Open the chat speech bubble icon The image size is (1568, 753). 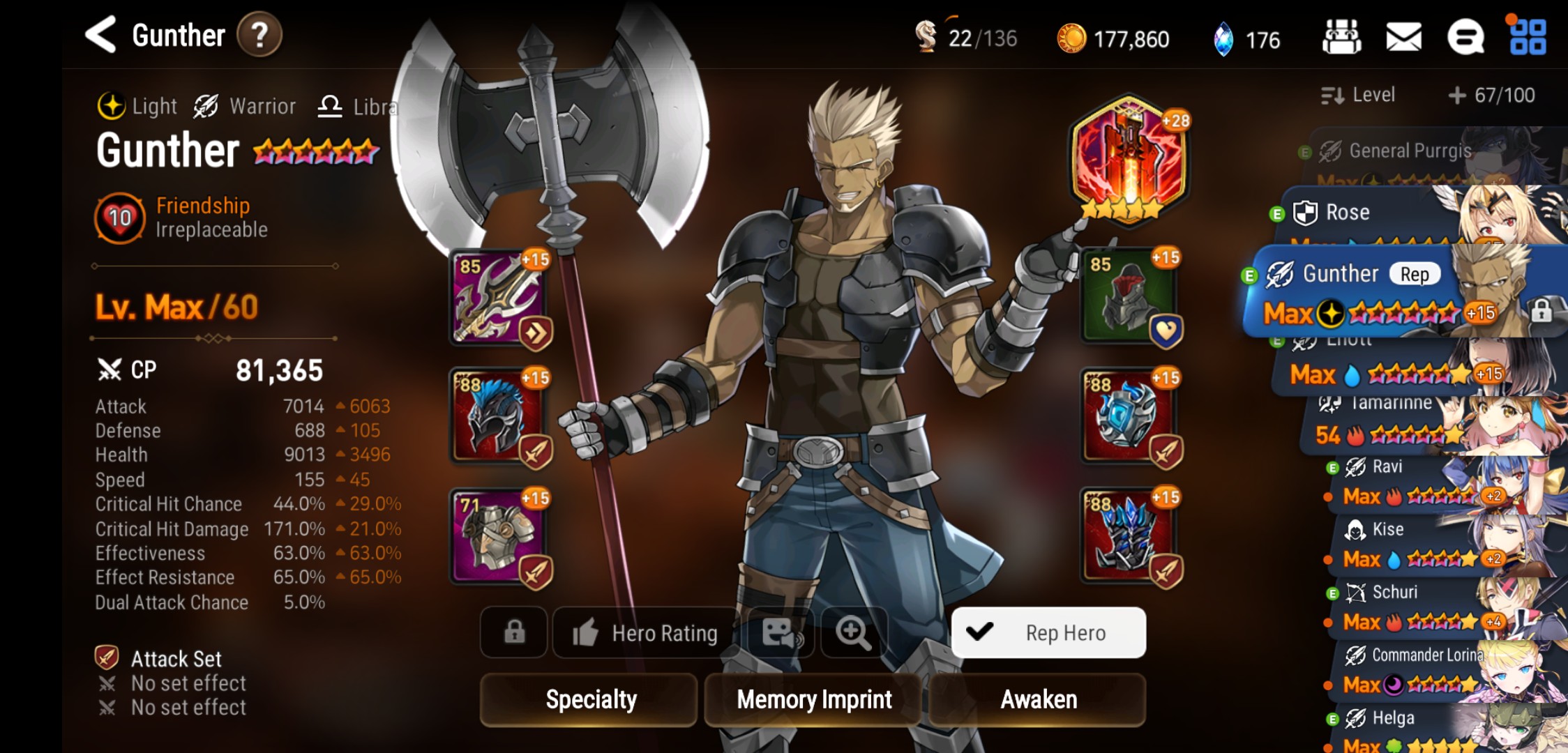pyautogui.click(x=1465, y=37)
